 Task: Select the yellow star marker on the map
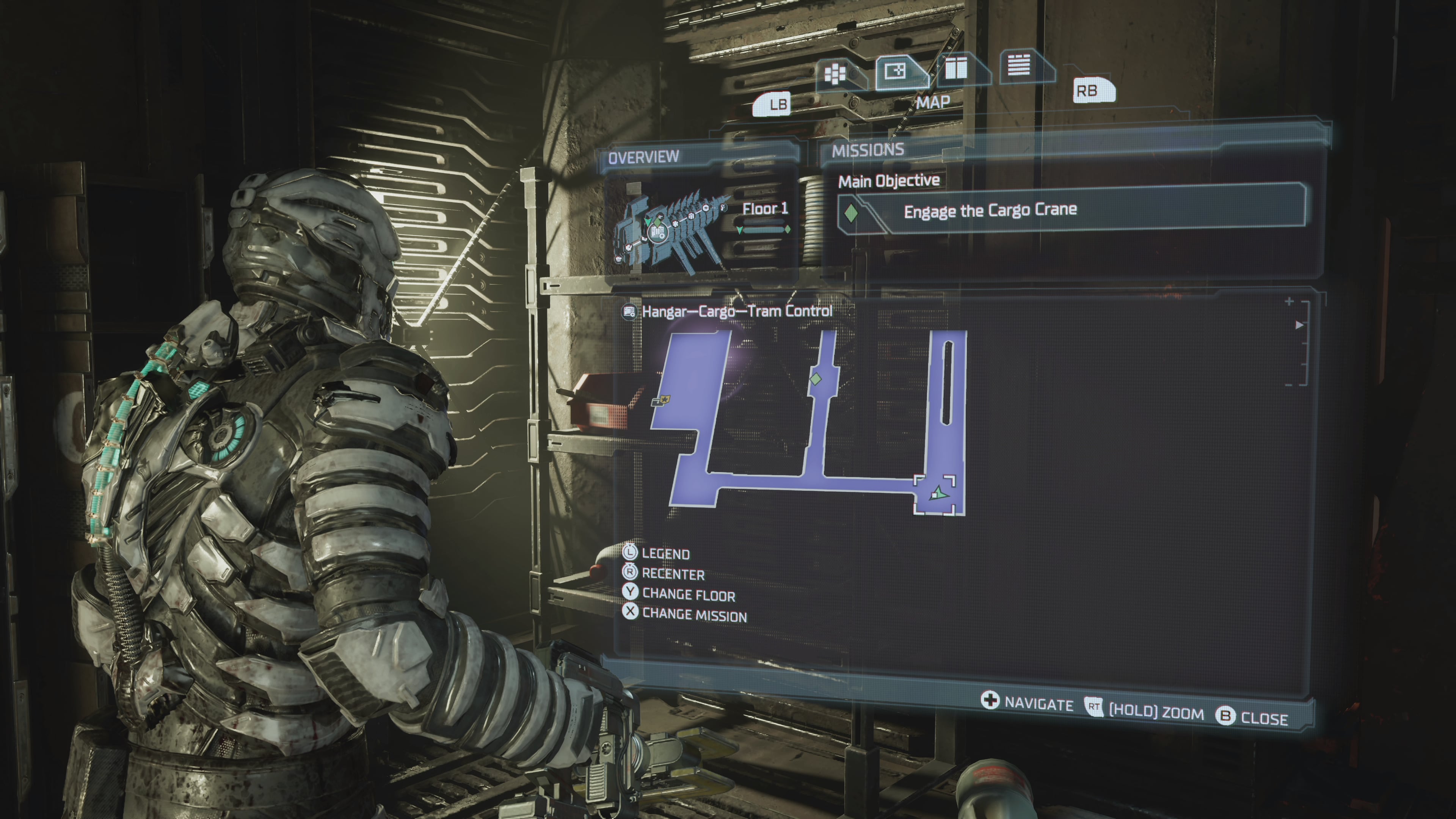[665, 400]
